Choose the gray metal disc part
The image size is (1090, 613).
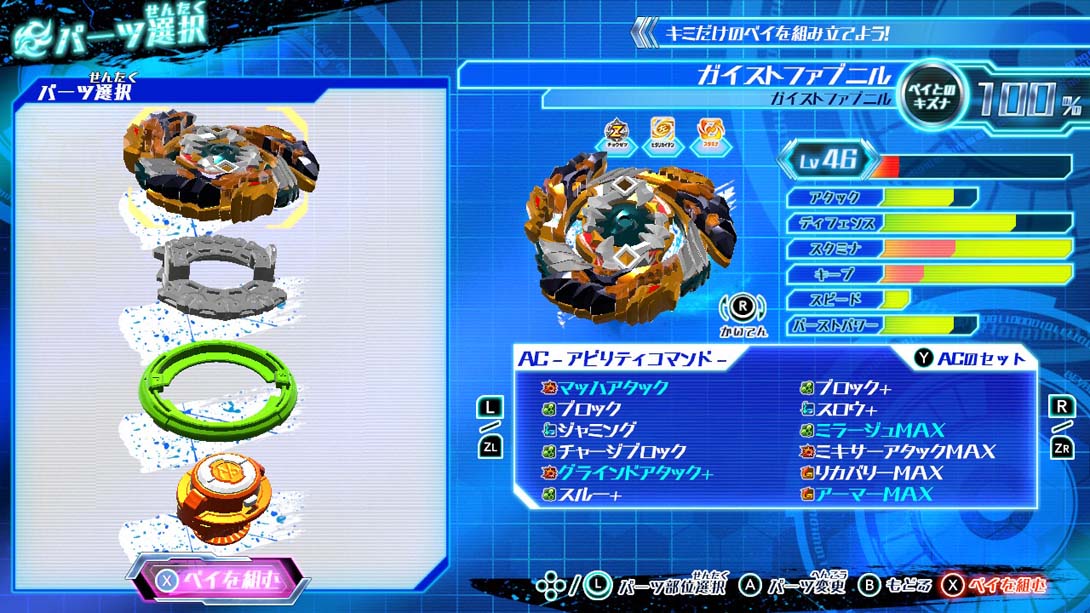[221, 272]
